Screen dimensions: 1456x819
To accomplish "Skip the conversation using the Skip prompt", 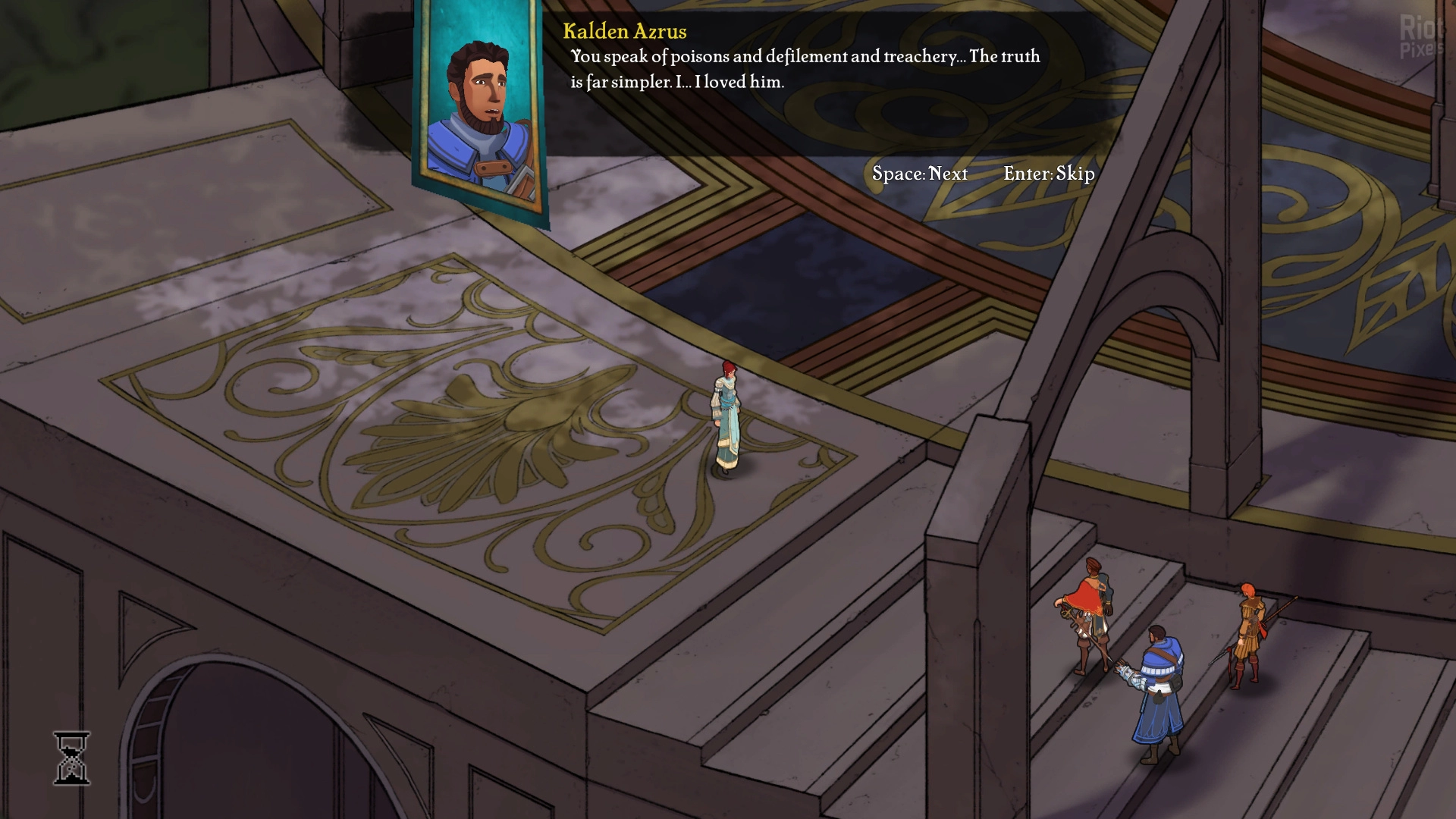I will tap(1049, 174).
